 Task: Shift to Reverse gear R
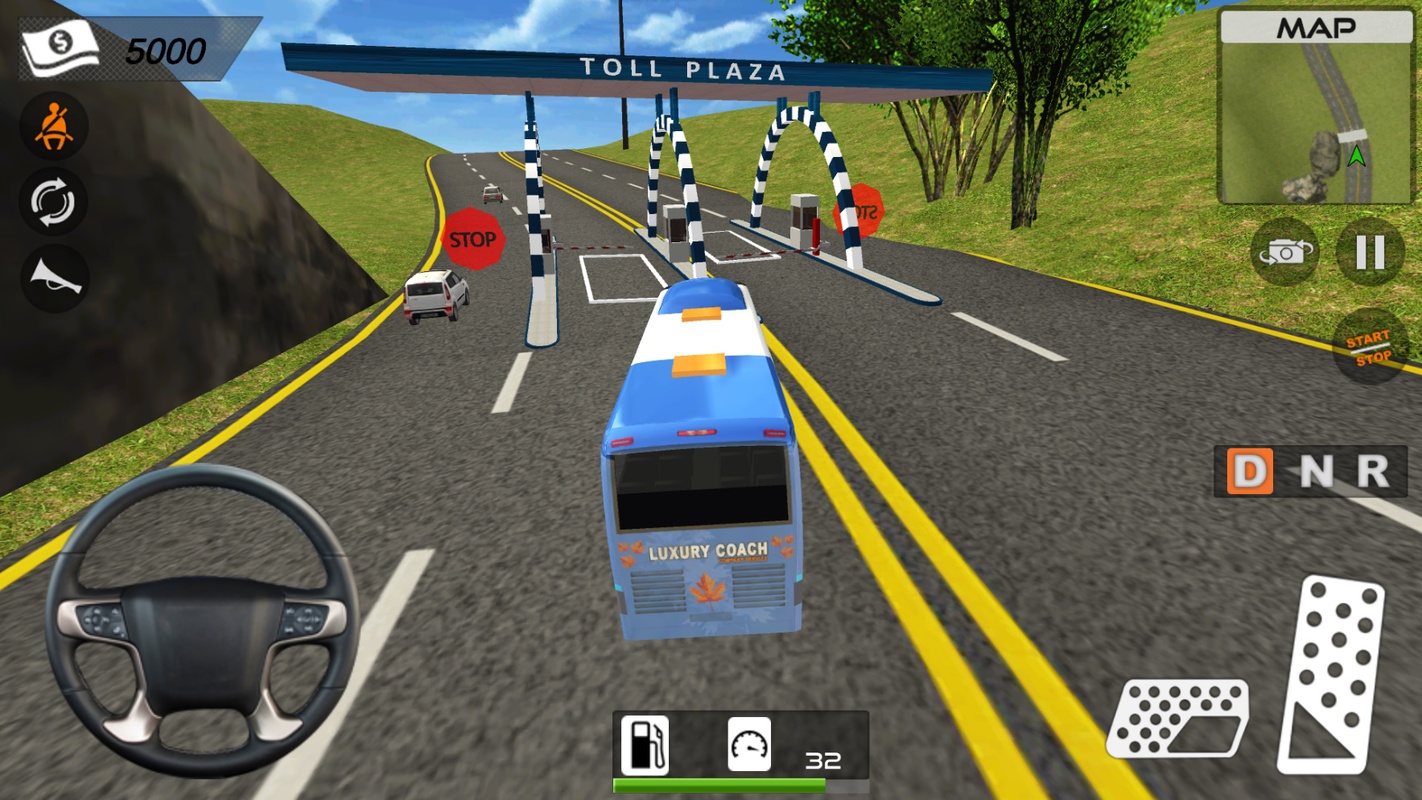[1373, 471]
